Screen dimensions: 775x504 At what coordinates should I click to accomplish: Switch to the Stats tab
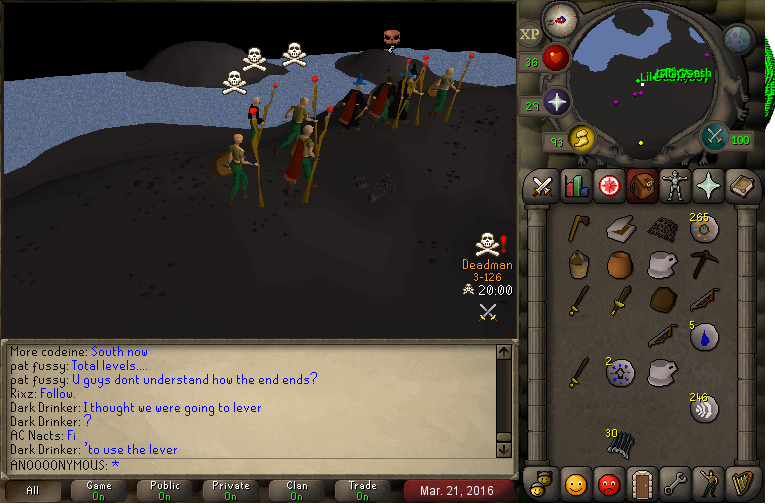pos(575,186)
